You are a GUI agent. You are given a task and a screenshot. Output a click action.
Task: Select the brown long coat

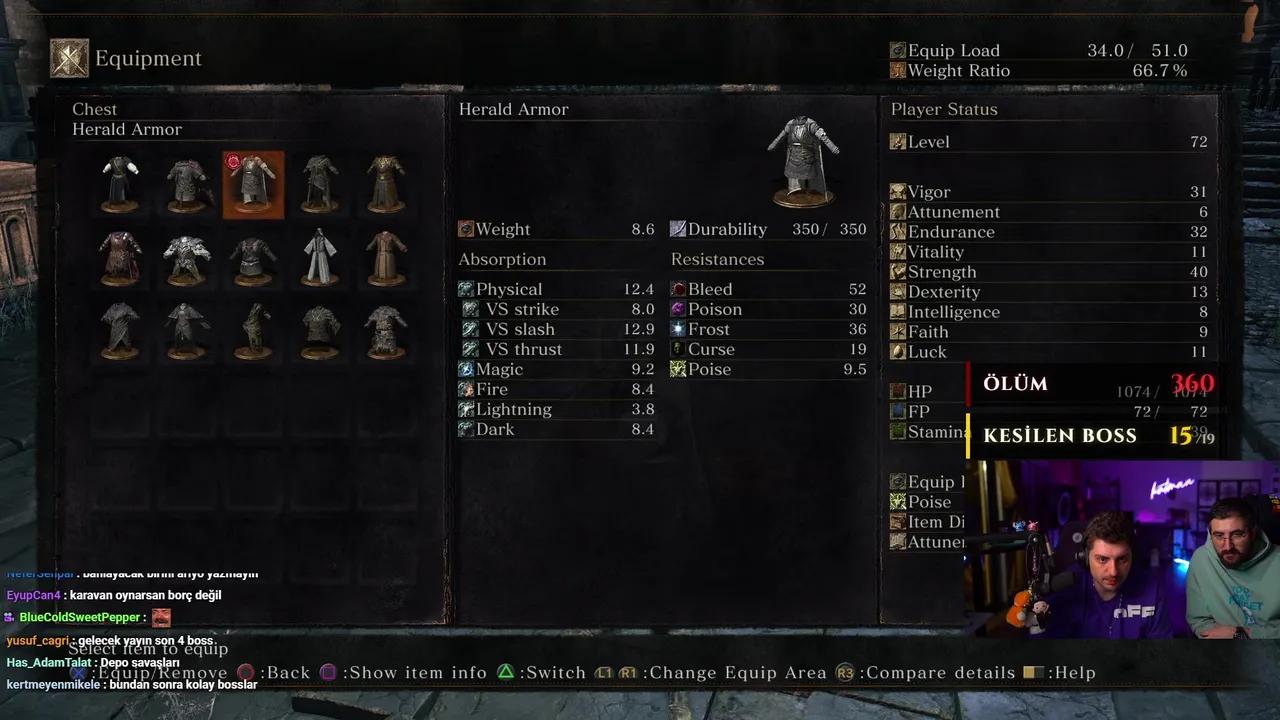[x=386, y=257]
